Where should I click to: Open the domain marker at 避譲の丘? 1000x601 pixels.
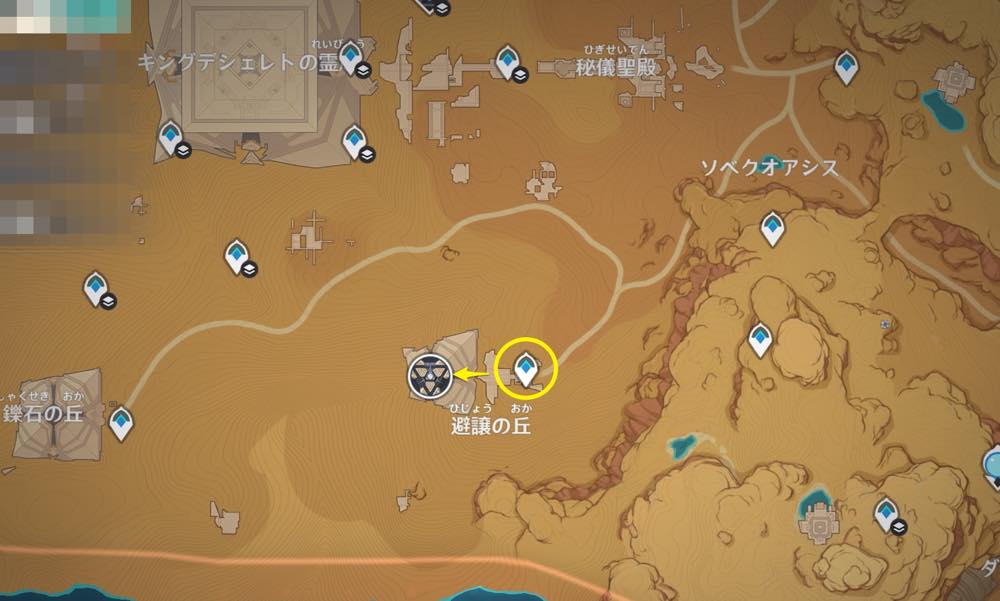[427, 375]
